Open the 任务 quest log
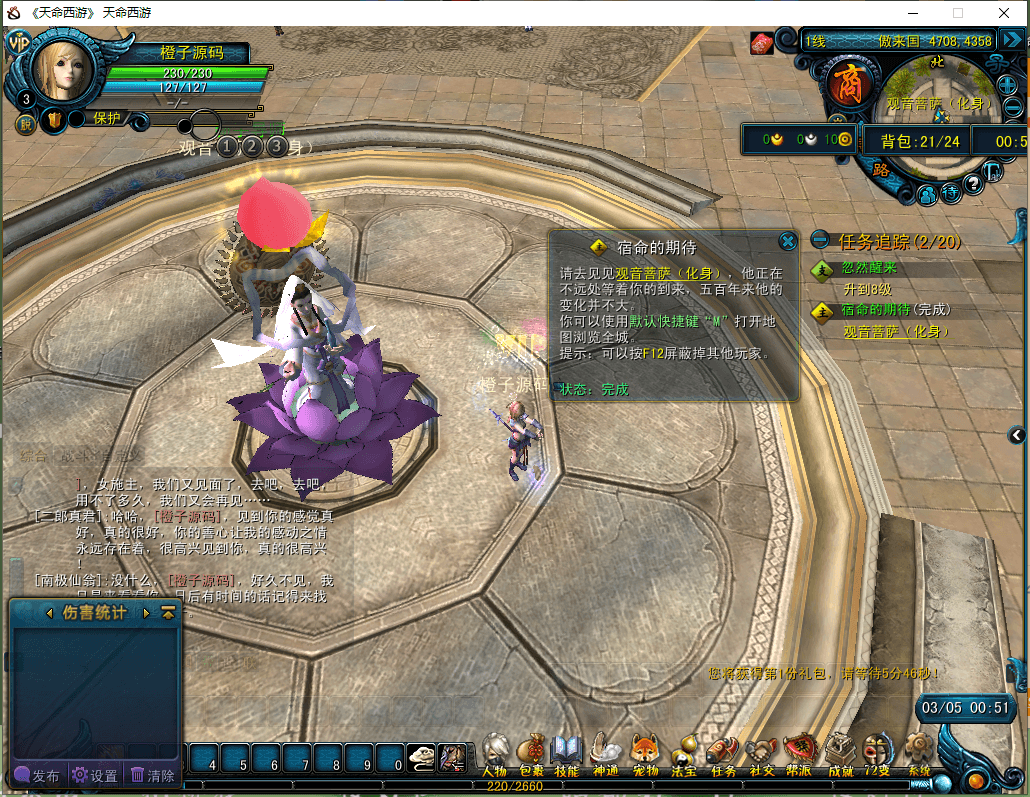Viewport: 1030px width, 797px height. (x=722, y=754)
